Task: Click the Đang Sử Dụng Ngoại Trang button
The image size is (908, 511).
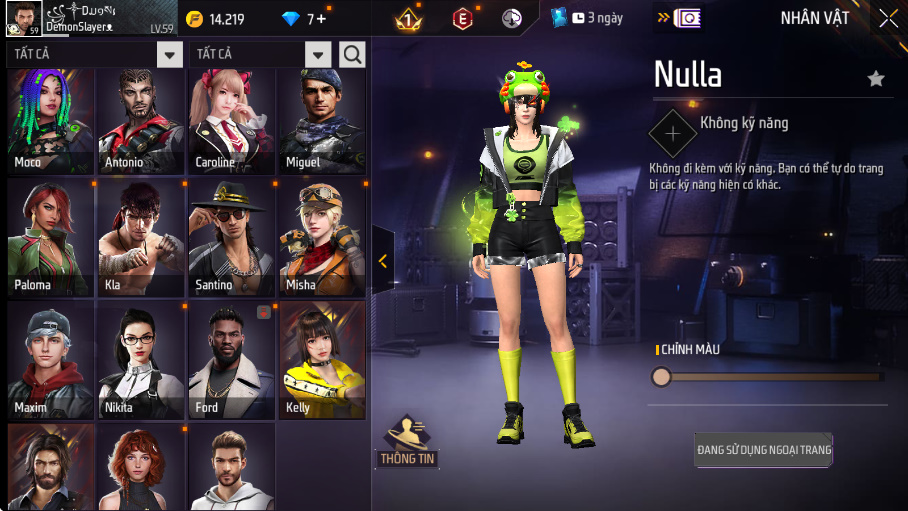Action: click(764, 451)
